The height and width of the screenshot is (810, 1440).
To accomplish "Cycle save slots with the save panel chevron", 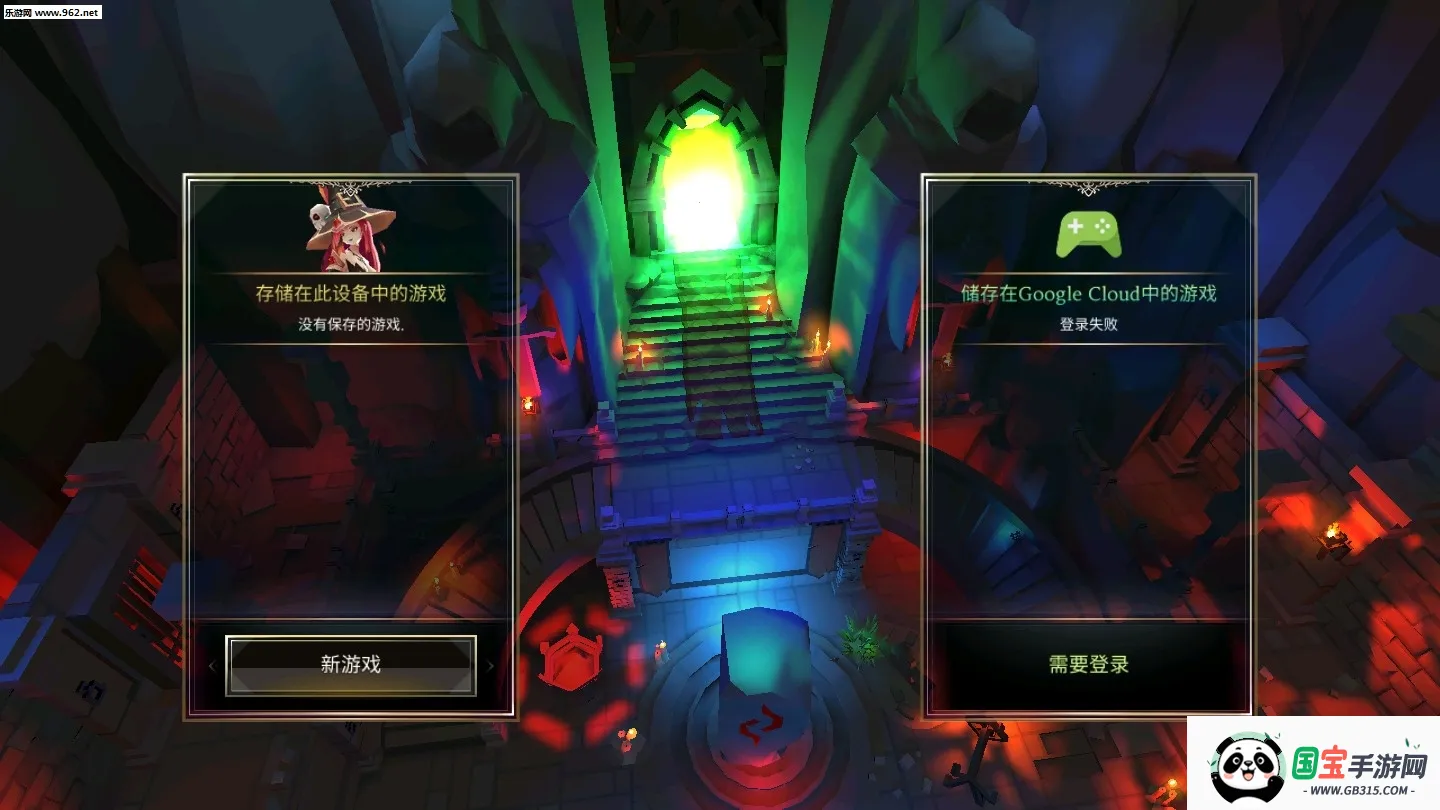I will (x=490, y=664).
